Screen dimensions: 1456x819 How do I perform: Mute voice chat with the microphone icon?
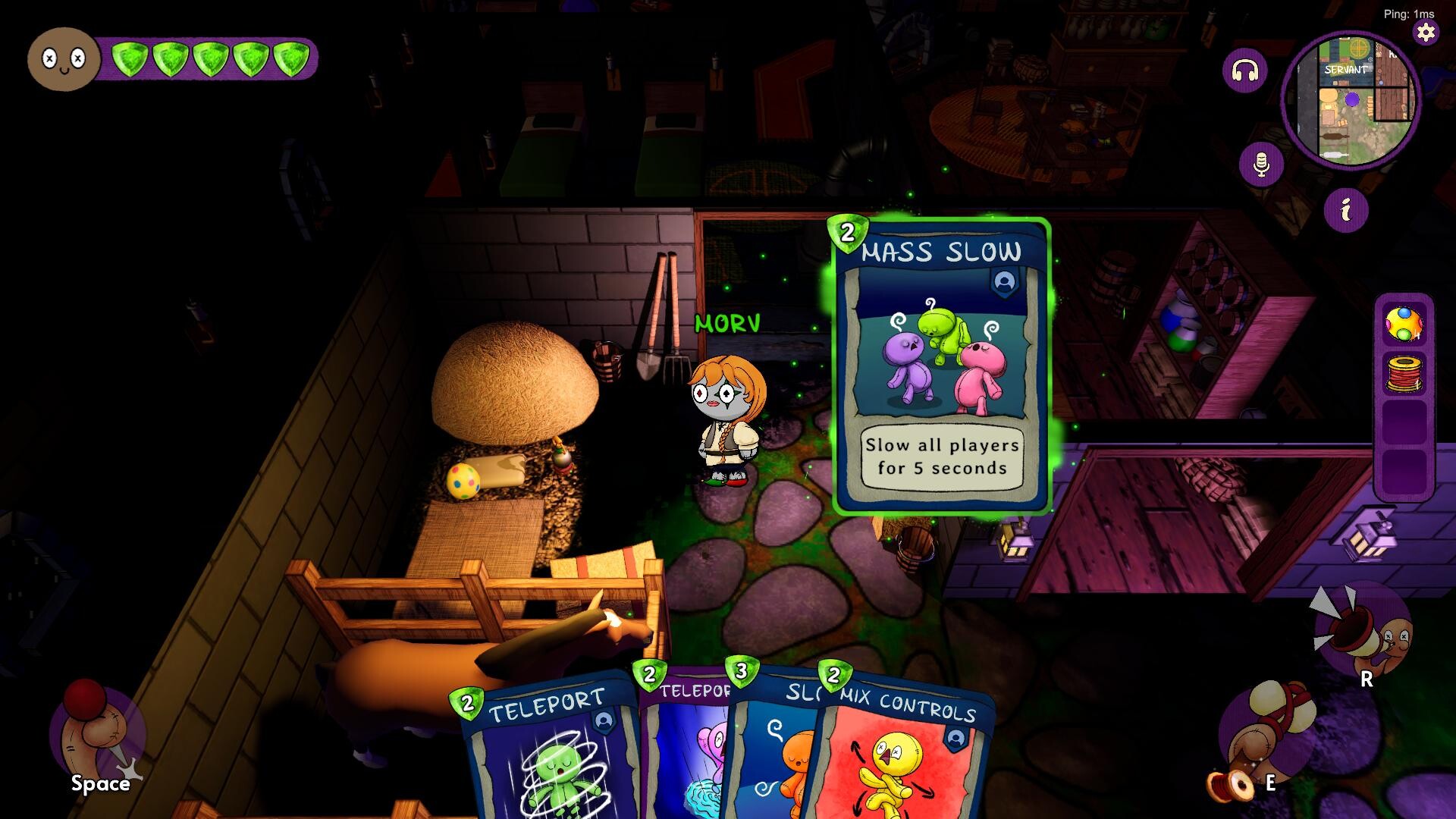point(1260,163)
